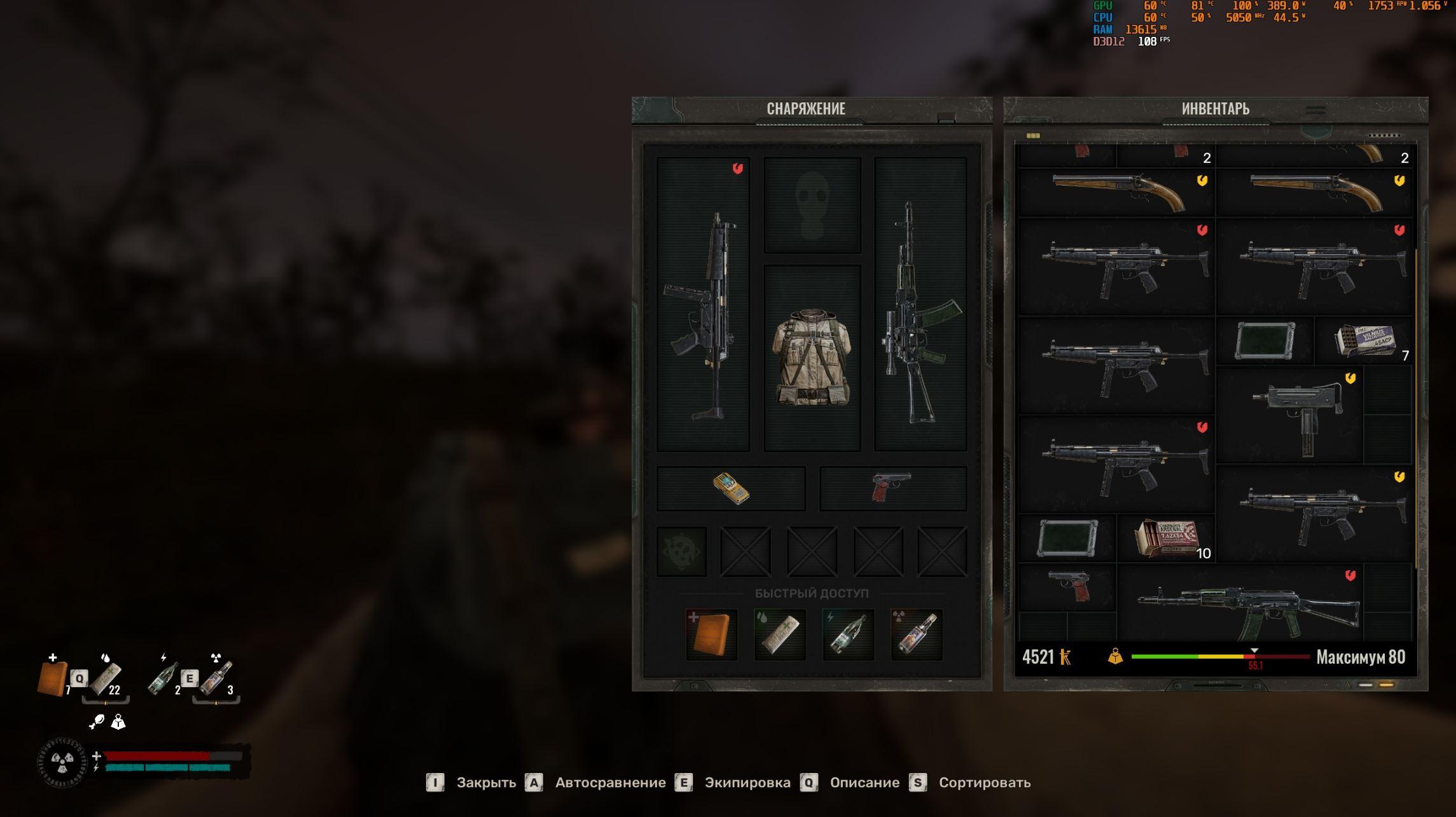This screenshot has width=1456, height=817.
Task: Select the equipped body armor suit
Action: point(812,357)
